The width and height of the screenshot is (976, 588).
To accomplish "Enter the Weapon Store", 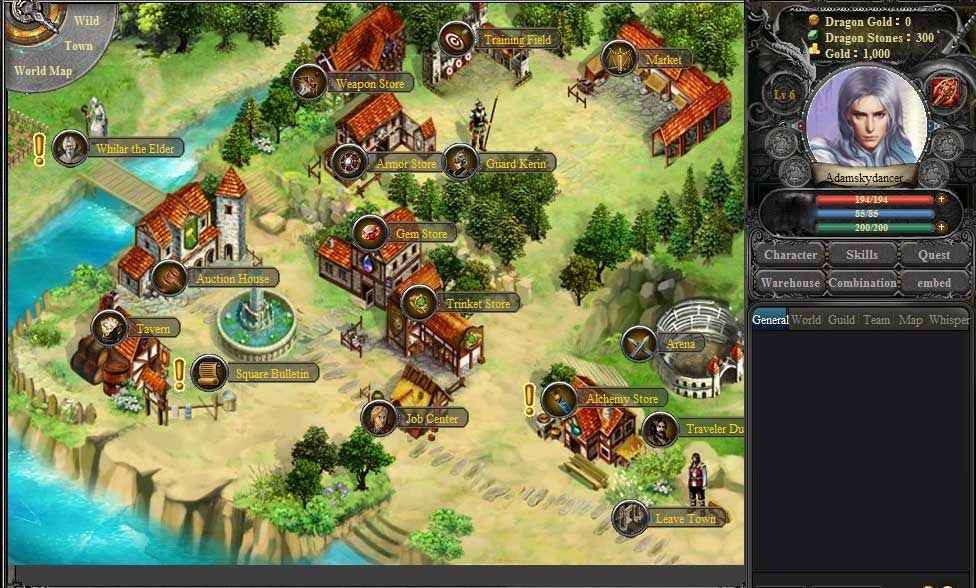I will 369,84.
